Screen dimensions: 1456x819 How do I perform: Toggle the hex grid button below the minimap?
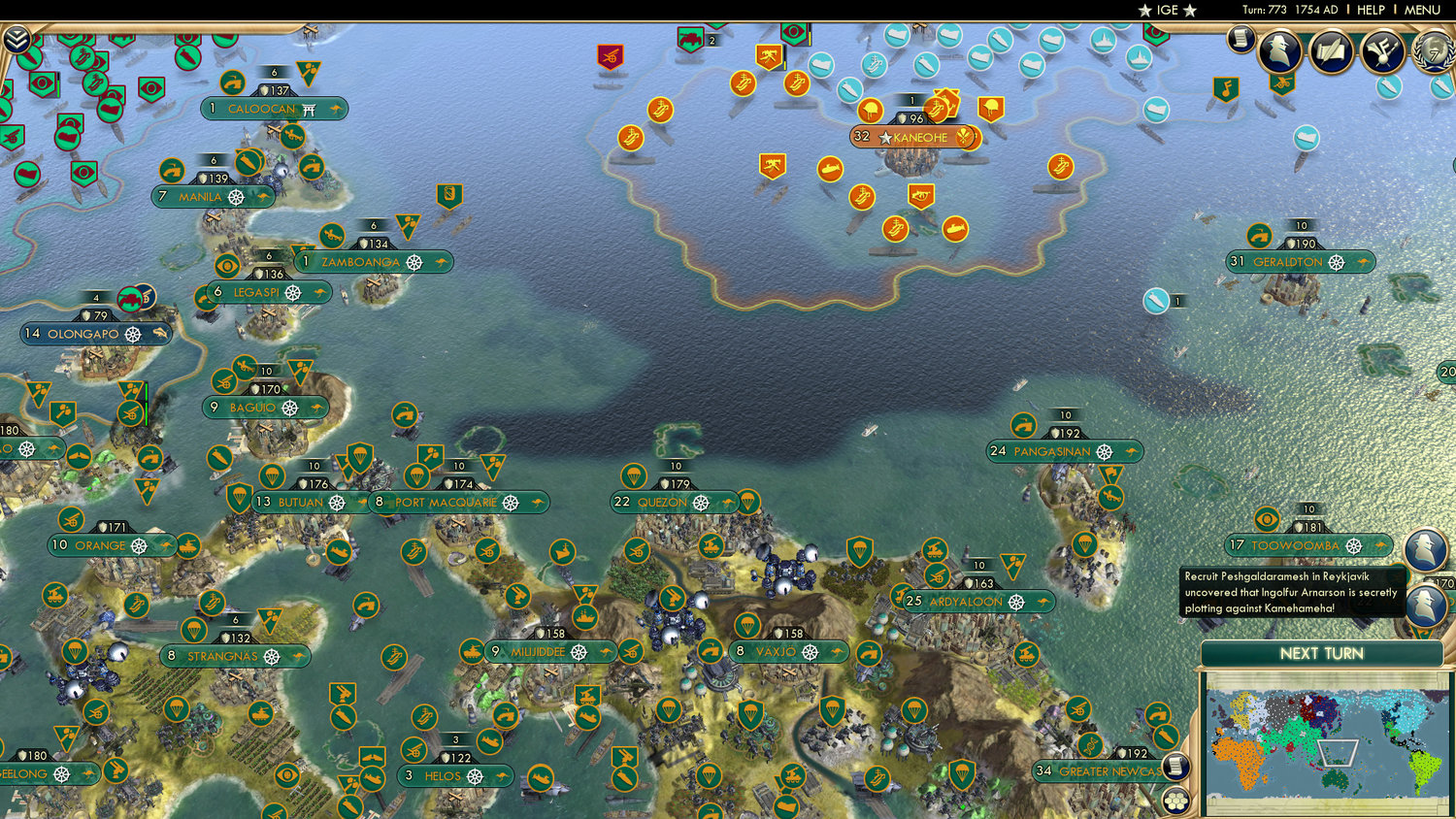click(1175, 802)
